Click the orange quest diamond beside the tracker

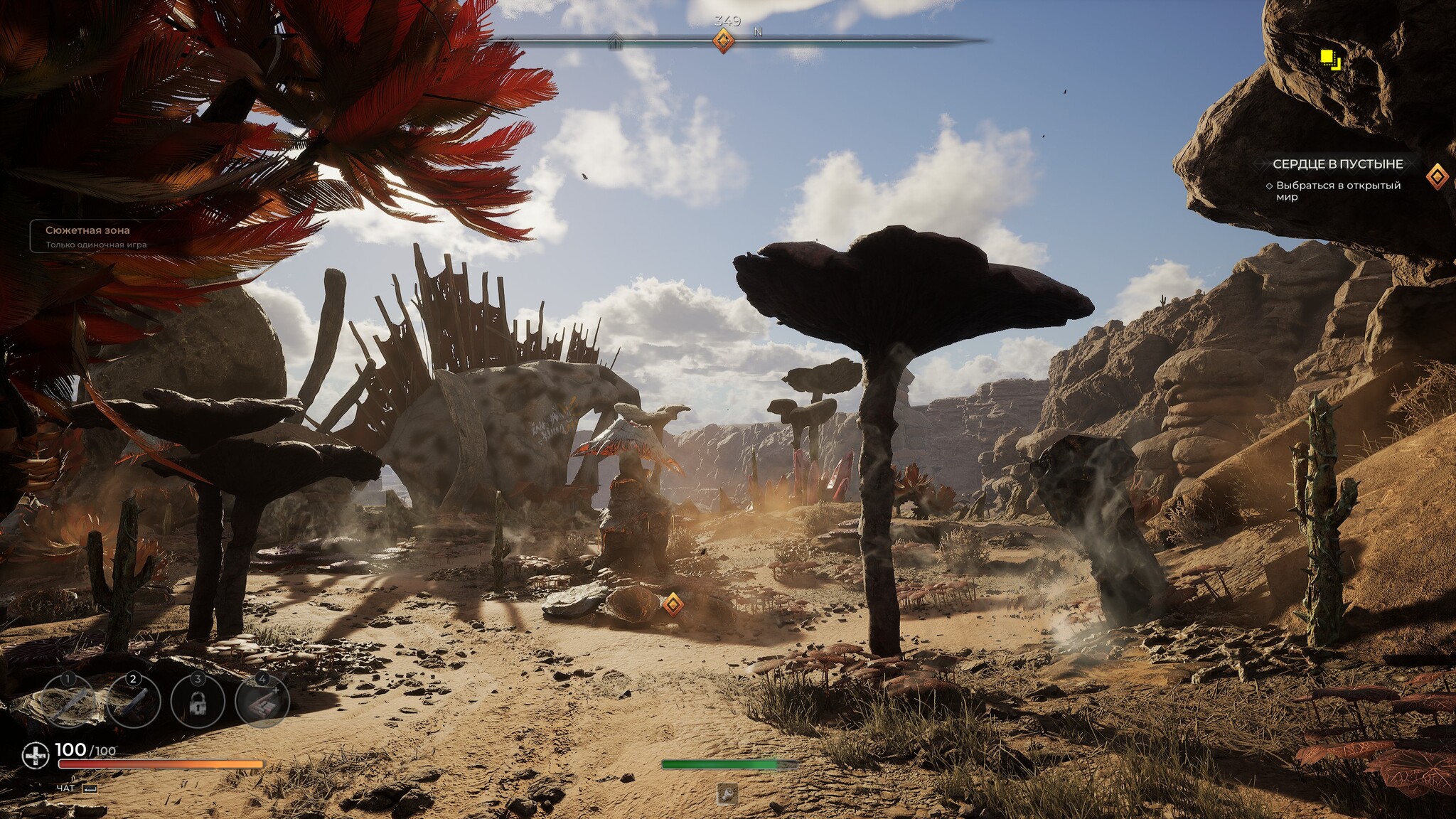click(x=1437, y=176)
